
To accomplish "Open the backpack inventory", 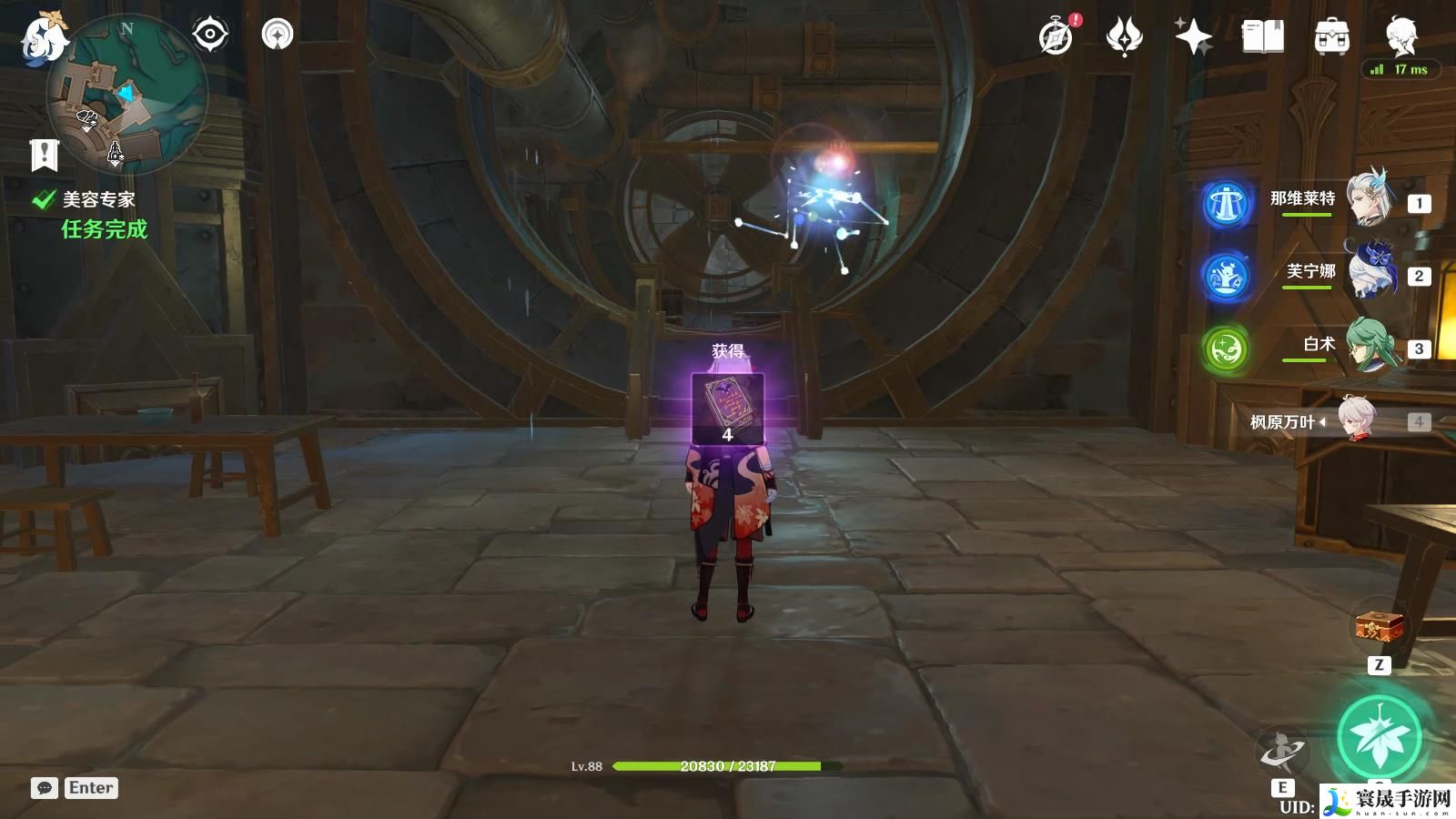I will 1331,37.
